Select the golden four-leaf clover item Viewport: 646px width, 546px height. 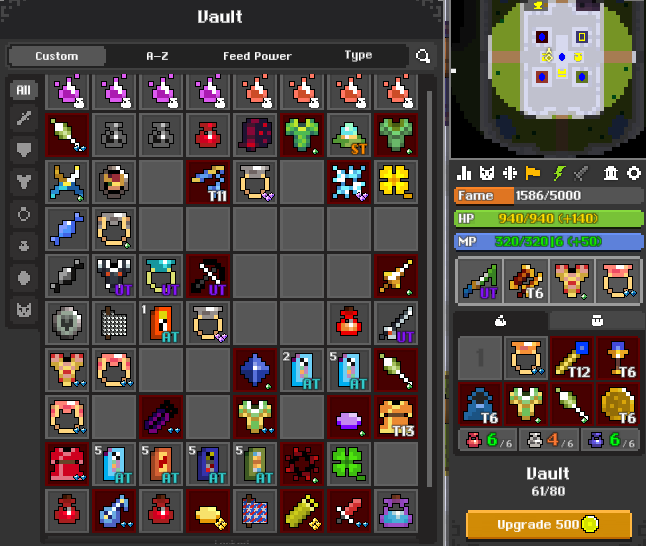pos(396,181)
